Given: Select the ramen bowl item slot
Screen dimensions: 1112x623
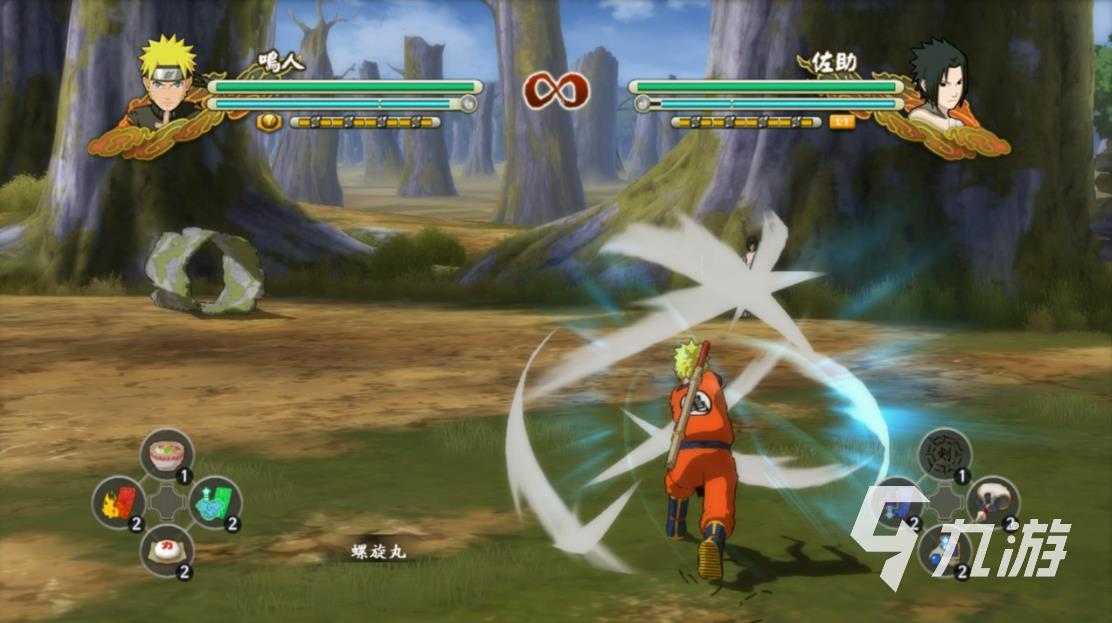Looking at the screenshot, I should [x=166, y=455].
